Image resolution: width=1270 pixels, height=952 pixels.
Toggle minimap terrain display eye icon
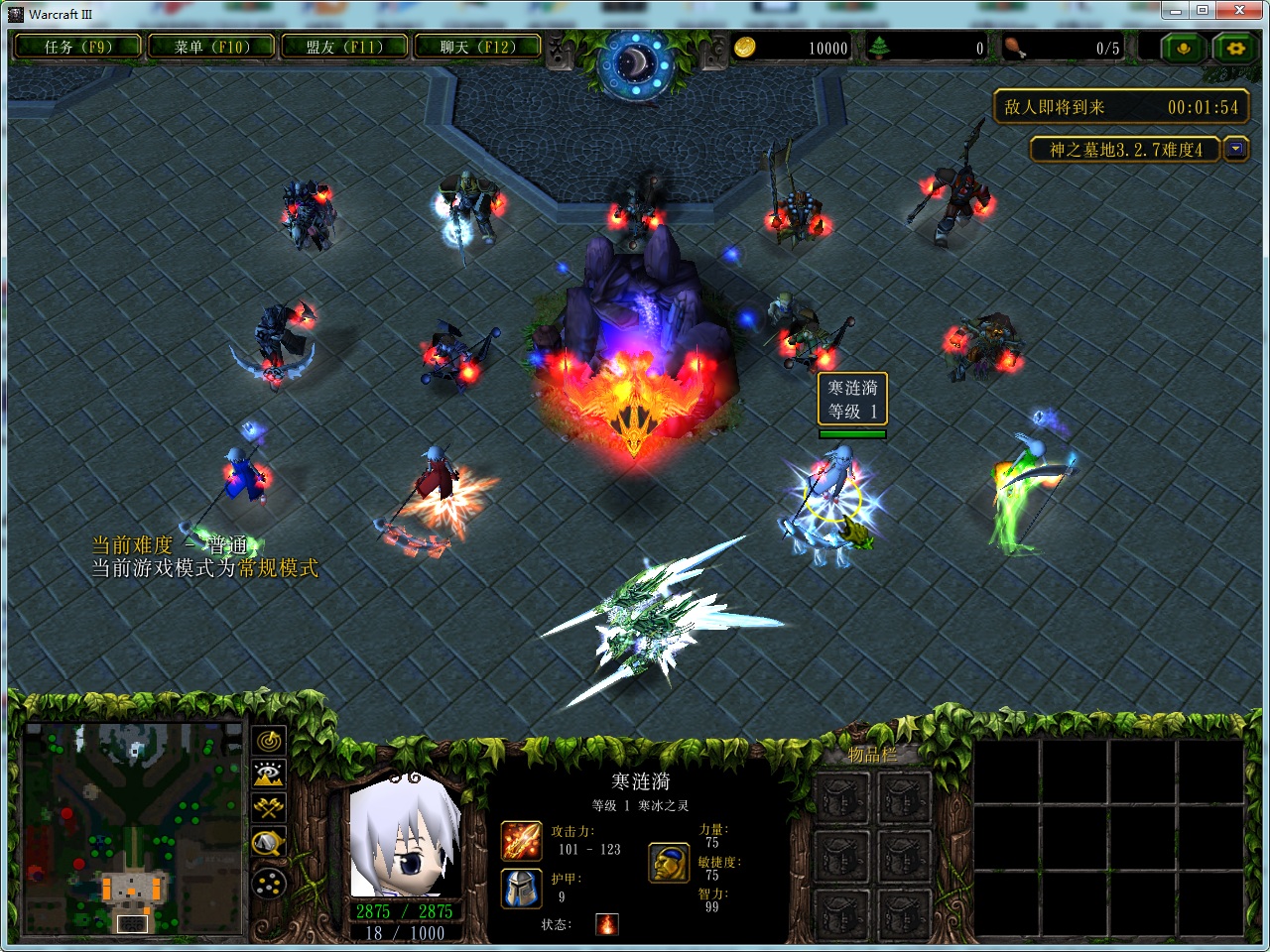(x=269, y=774)
